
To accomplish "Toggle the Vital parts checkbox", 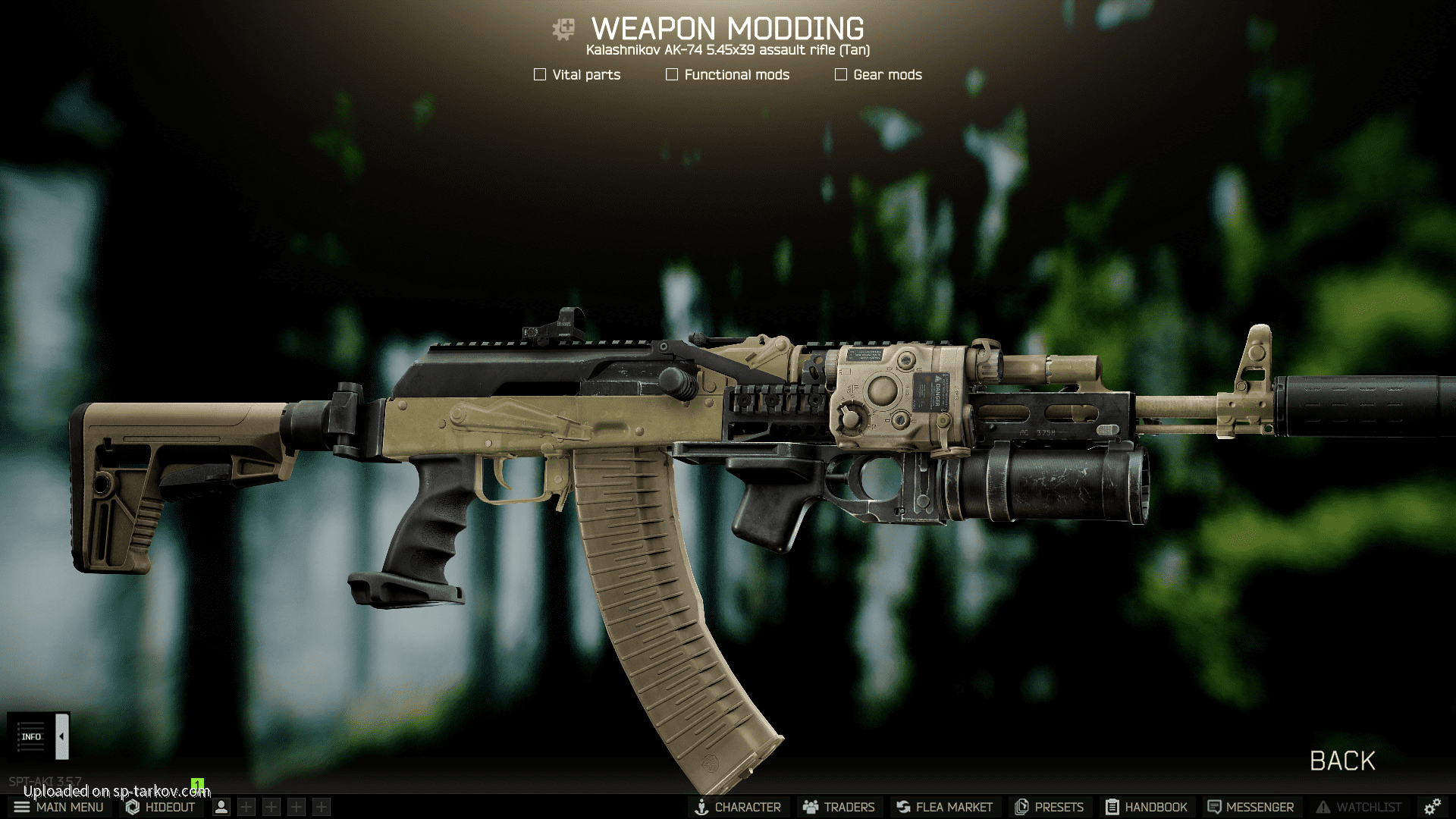I will (540, 74).
